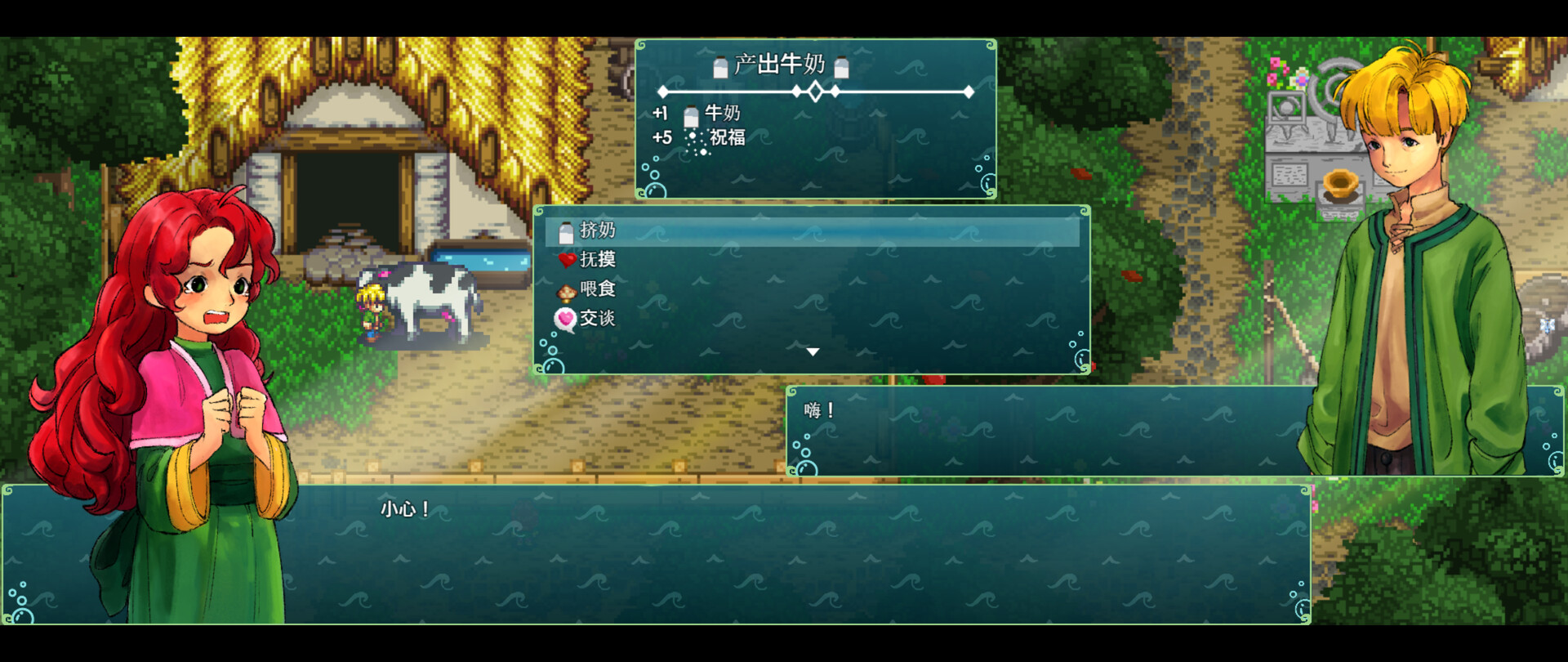Click the rightmost diamond endpoint of the milk slider
This screenshot has width=1568, height=662.
(x=967, y=93)
